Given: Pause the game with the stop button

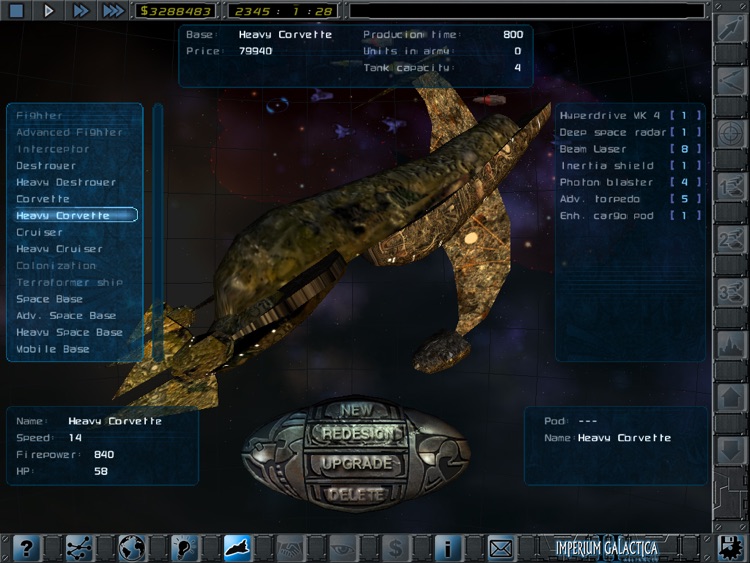Looking at the screenshot, I should (16, 11).
